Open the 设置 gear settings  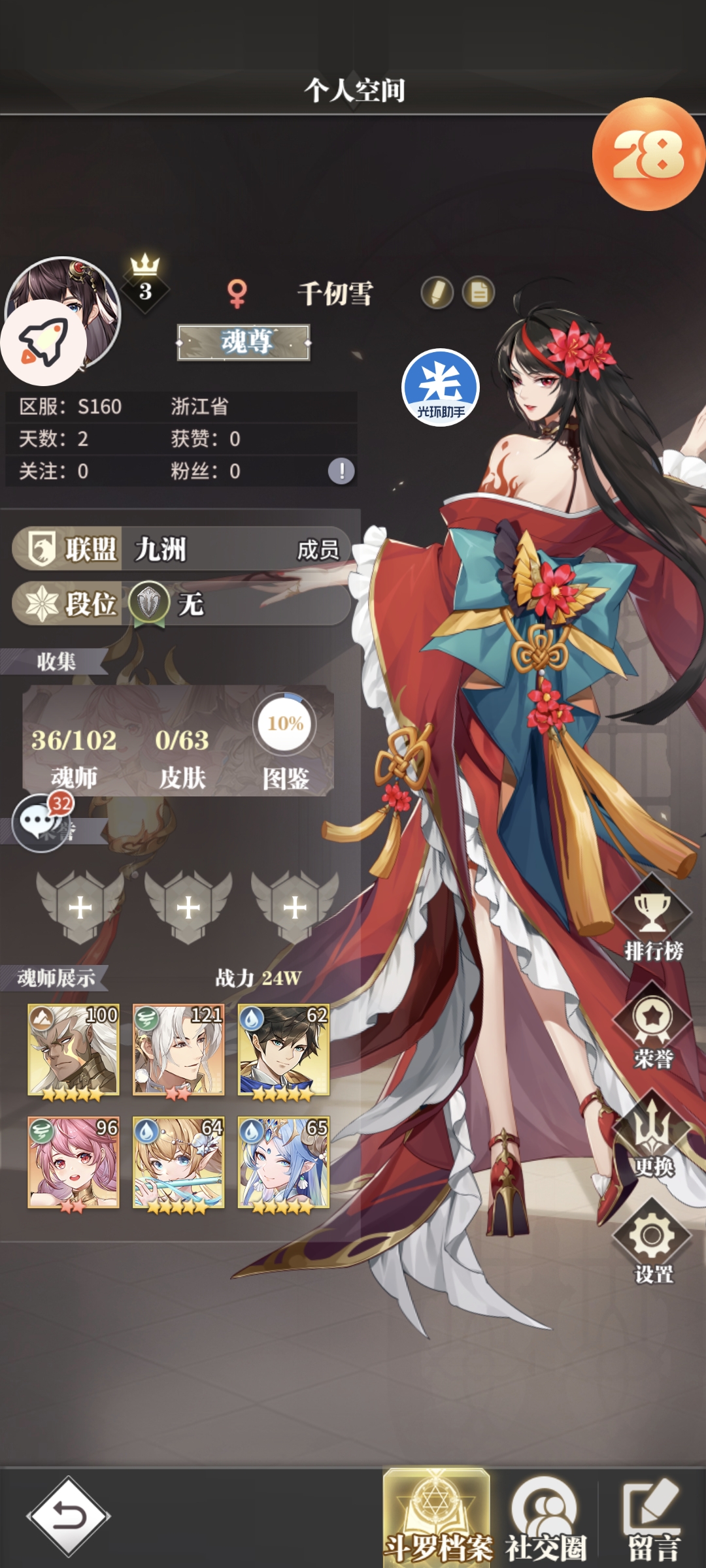click(652, 1242)
